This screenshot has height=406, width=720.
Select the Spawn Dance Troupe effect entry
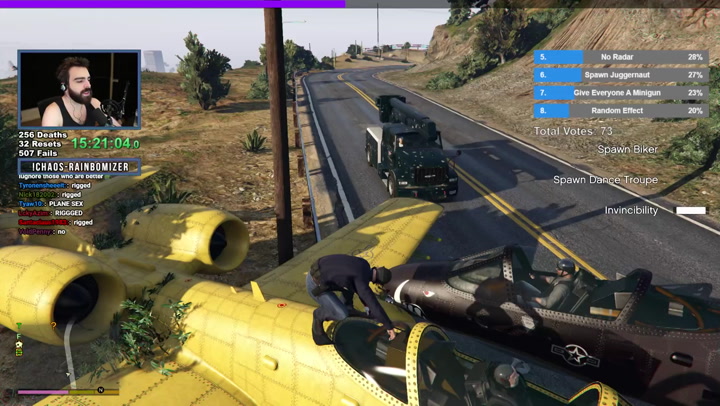(x=606, y=180)
